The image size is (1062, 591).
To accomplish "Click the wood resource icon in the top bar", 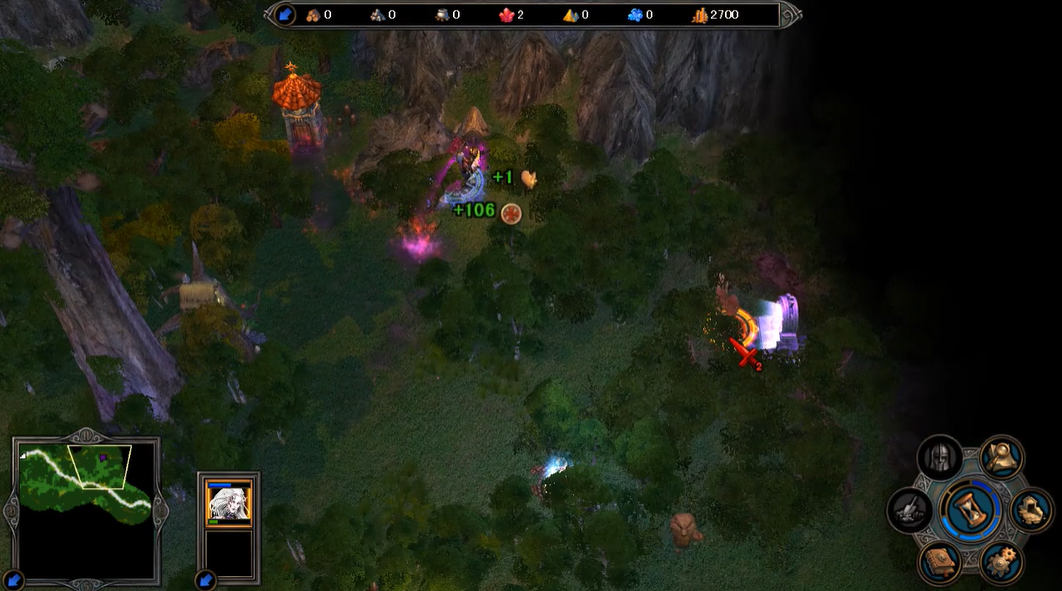I will [x=313, y=15].
